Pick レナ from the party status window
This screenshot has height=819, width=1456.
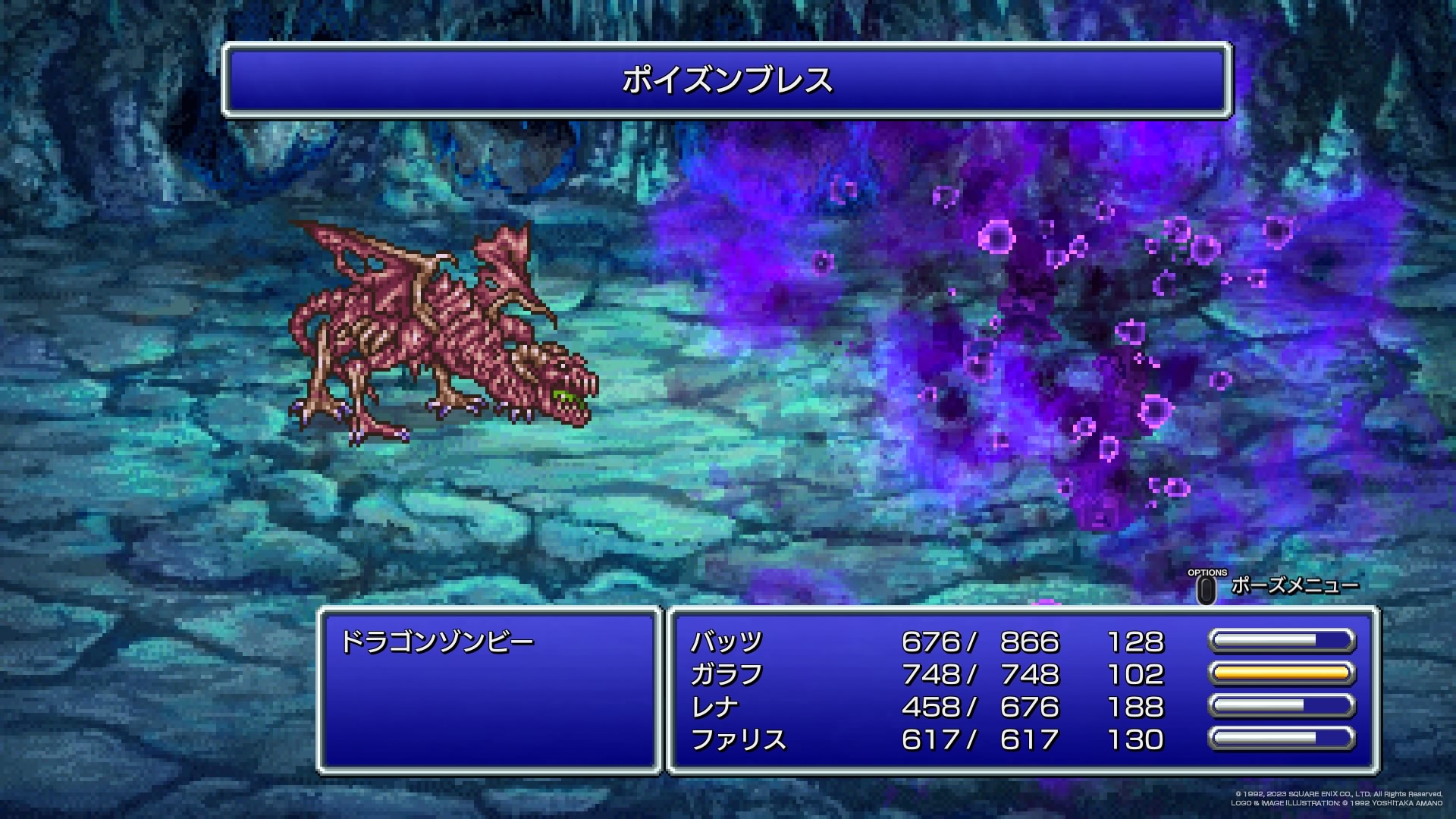point(714,708)
